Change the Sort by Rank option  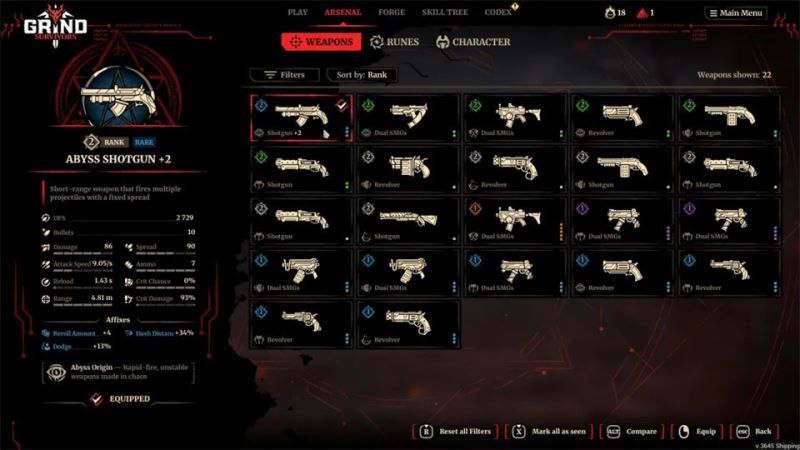(x=365, y=75)
